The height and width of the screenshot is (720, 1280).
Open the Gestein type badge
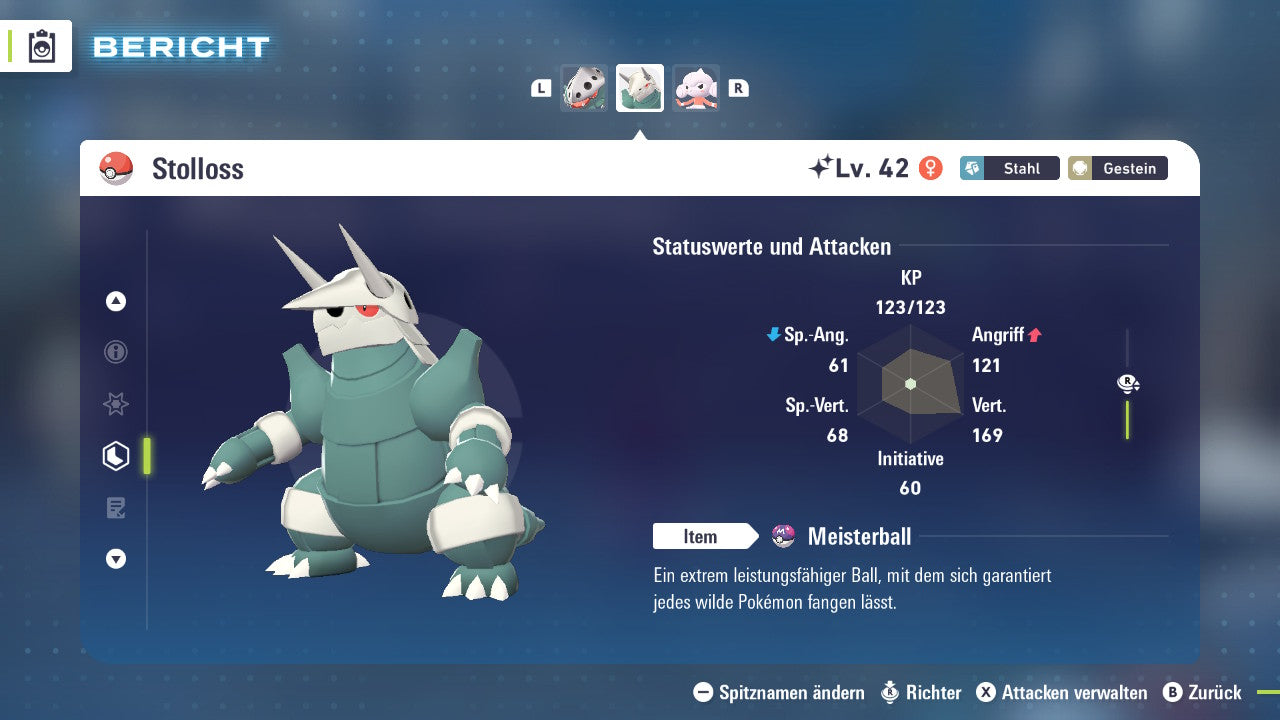1117,168
